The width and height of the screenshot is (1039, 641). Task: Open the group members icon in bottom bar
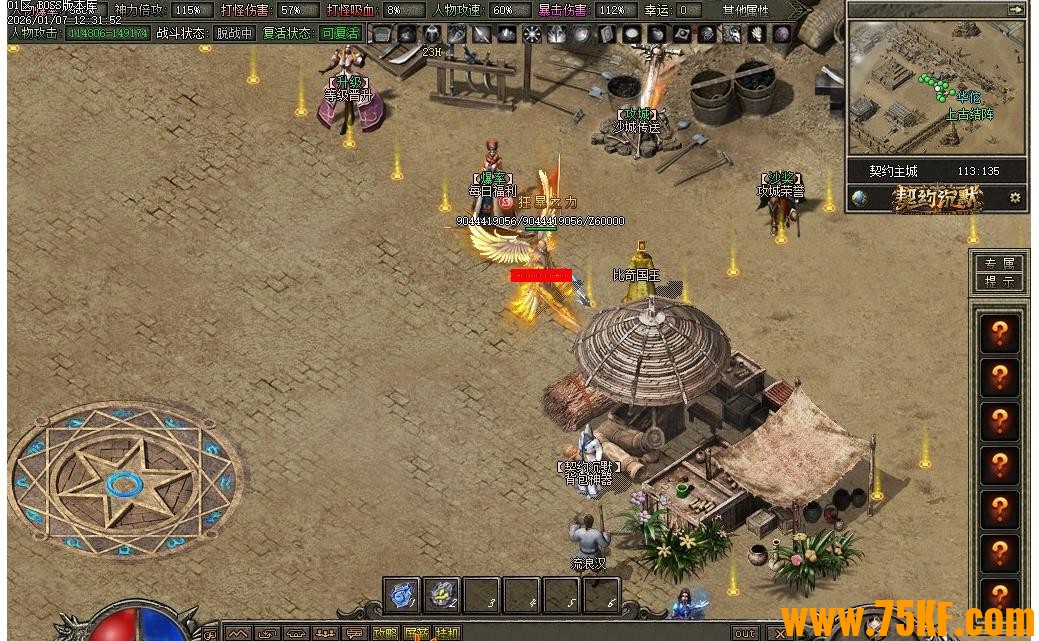pyautogui.click(x=324, y=633)
